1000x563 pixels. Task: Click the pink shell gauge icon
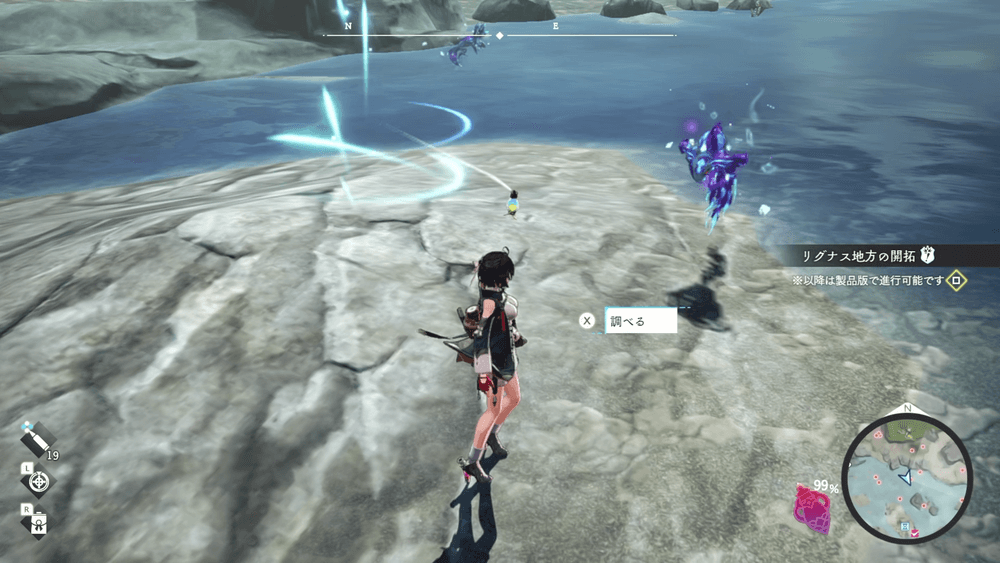(812, 508)
